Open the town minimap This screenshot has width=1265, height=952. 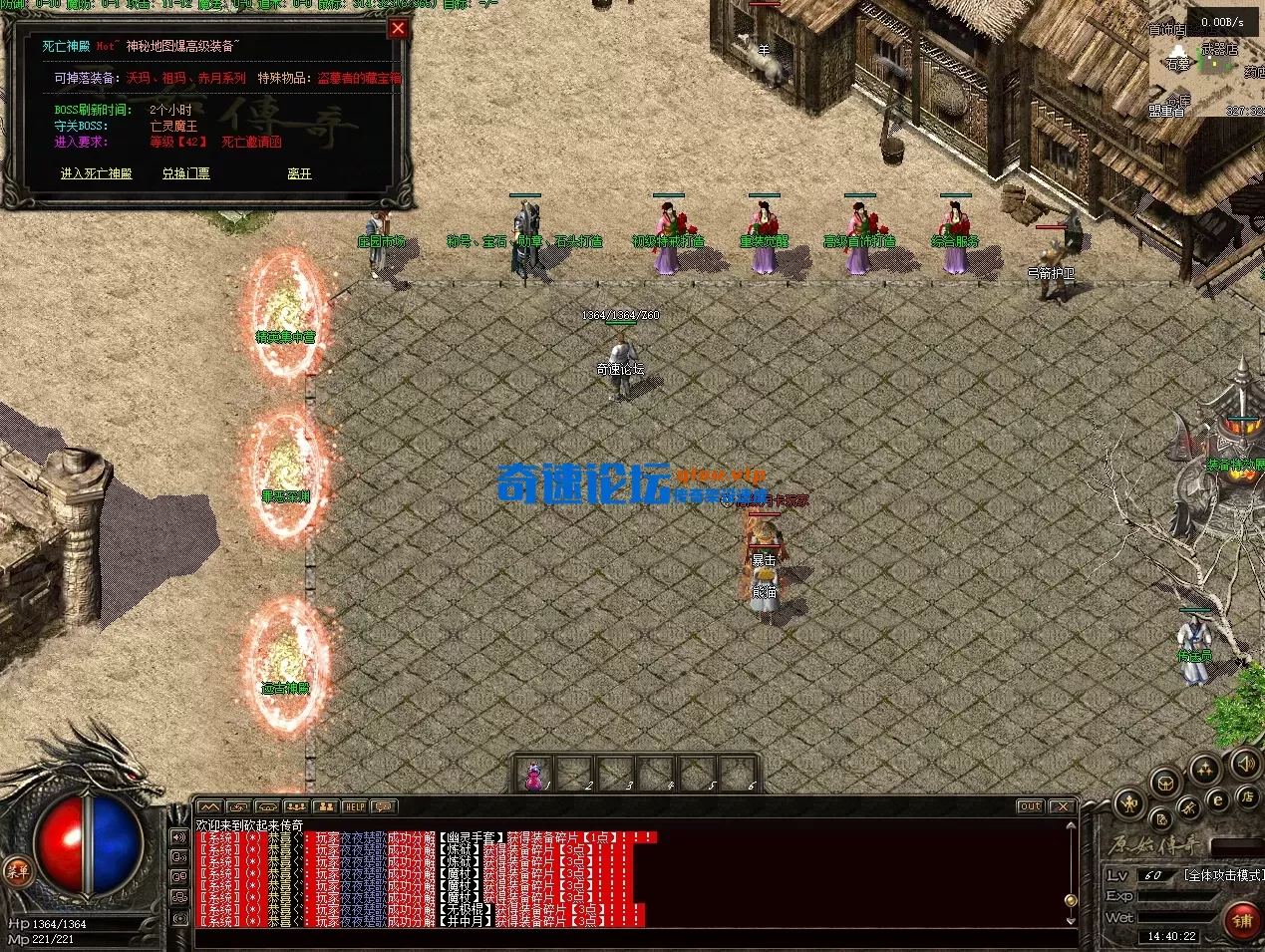point(1207,64)
